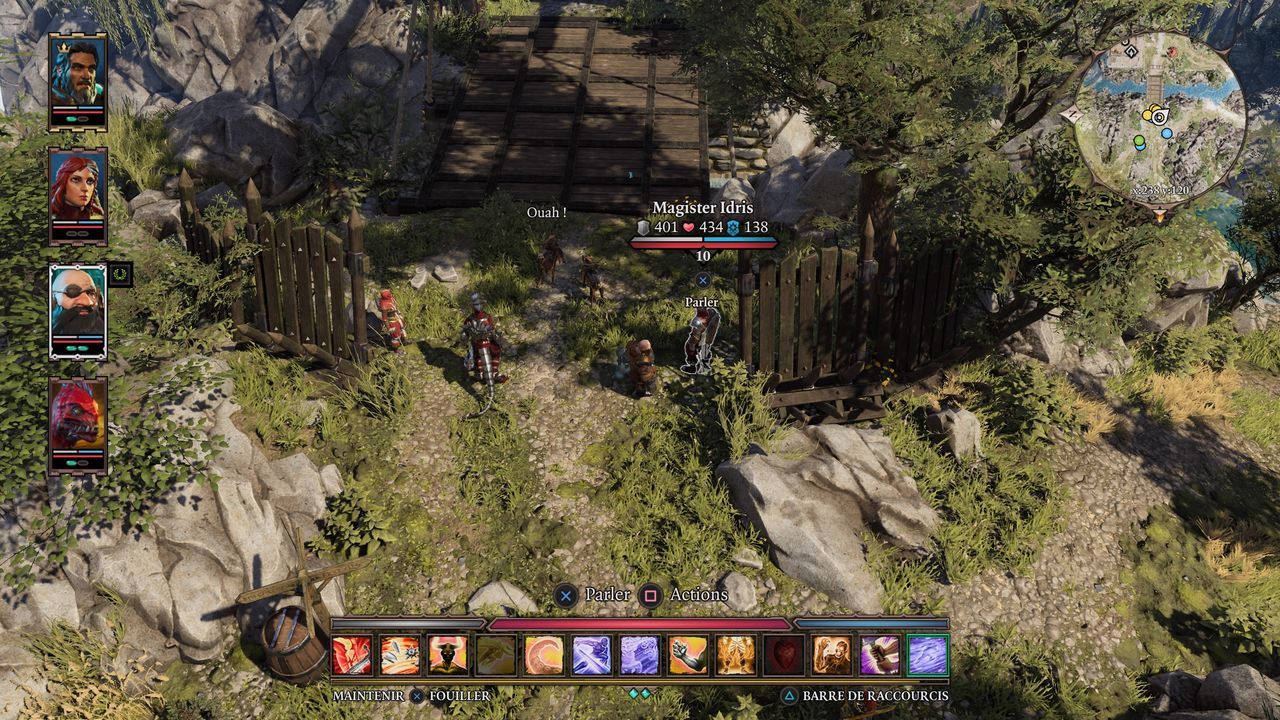The width and height of the screenshot is (1280, 720).
Task: Use the golden glowing figure skill
Action: [x=736, y=655]
